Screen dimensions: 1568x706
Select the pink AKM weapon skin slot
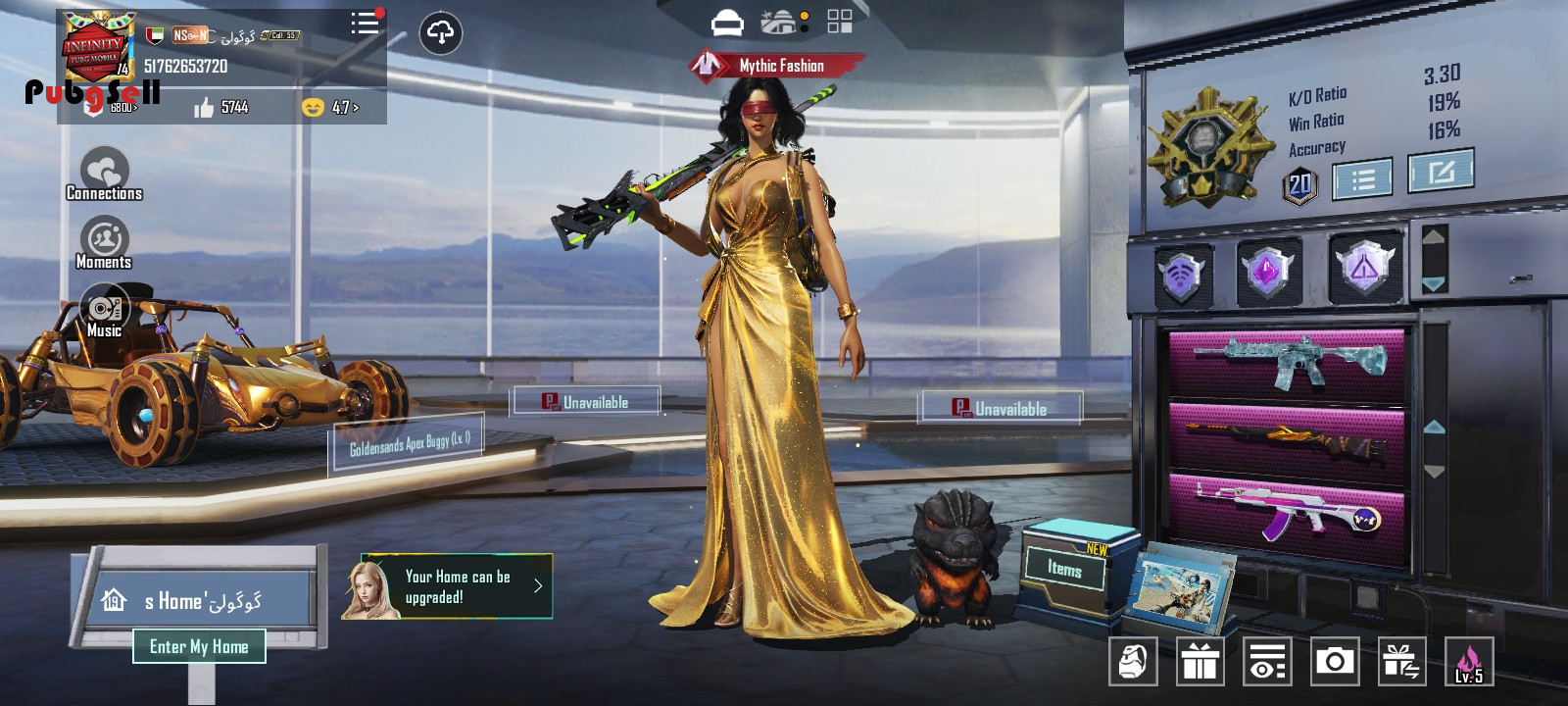tap(1286, 512)
